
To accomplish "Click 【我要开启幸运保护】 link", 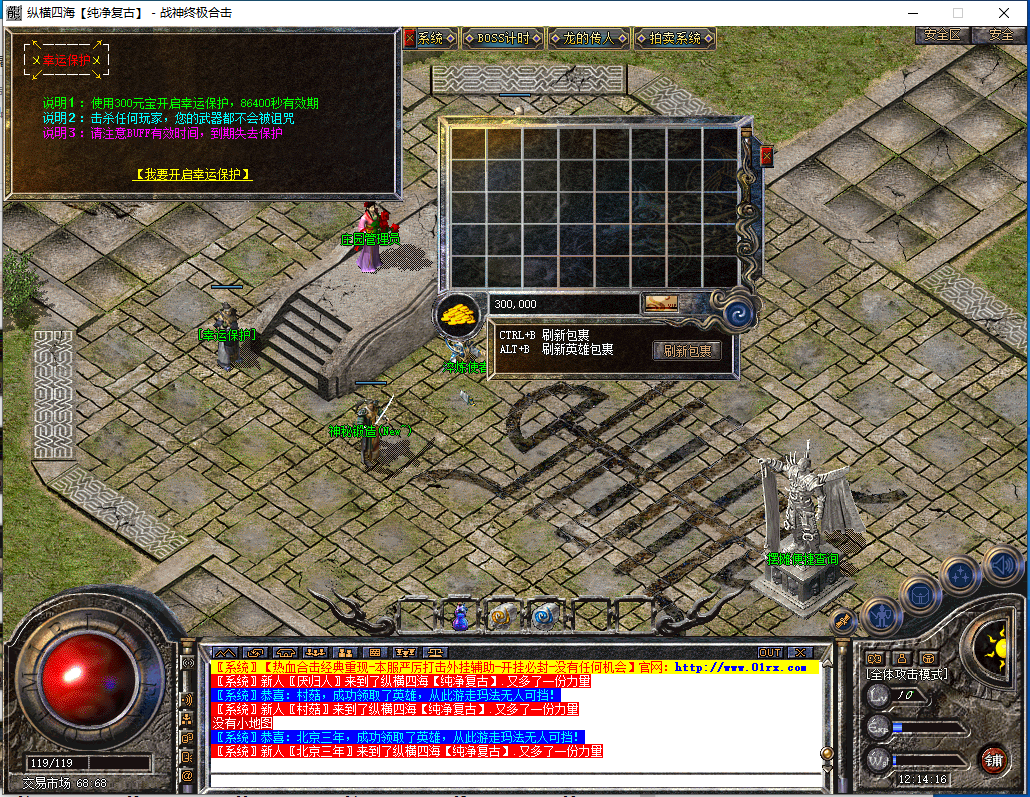I will (x=193, y=174).
